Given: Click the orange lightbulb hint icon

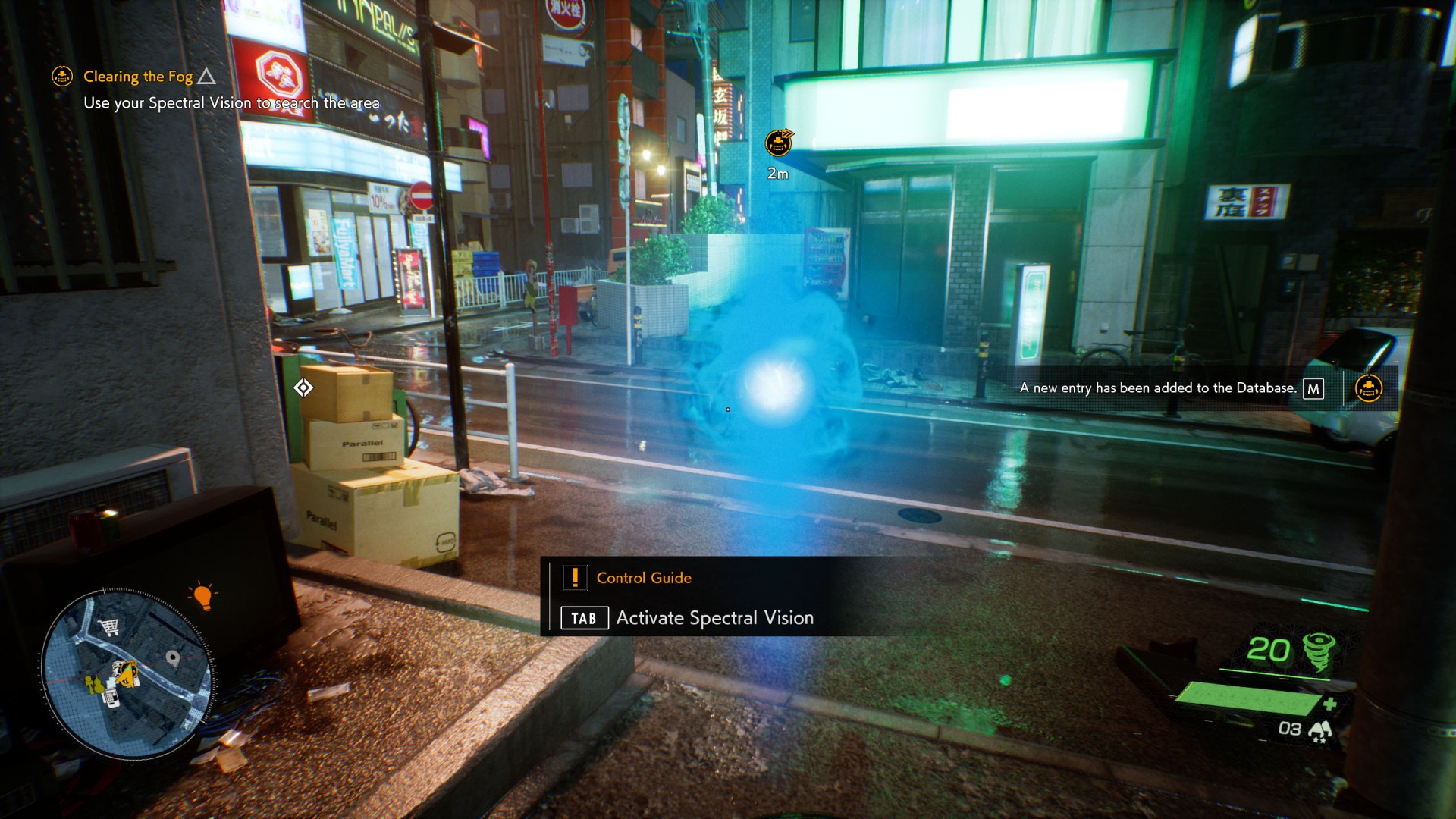Looking at the screenshot, I should pyautogui.click(x=202, y=596).
